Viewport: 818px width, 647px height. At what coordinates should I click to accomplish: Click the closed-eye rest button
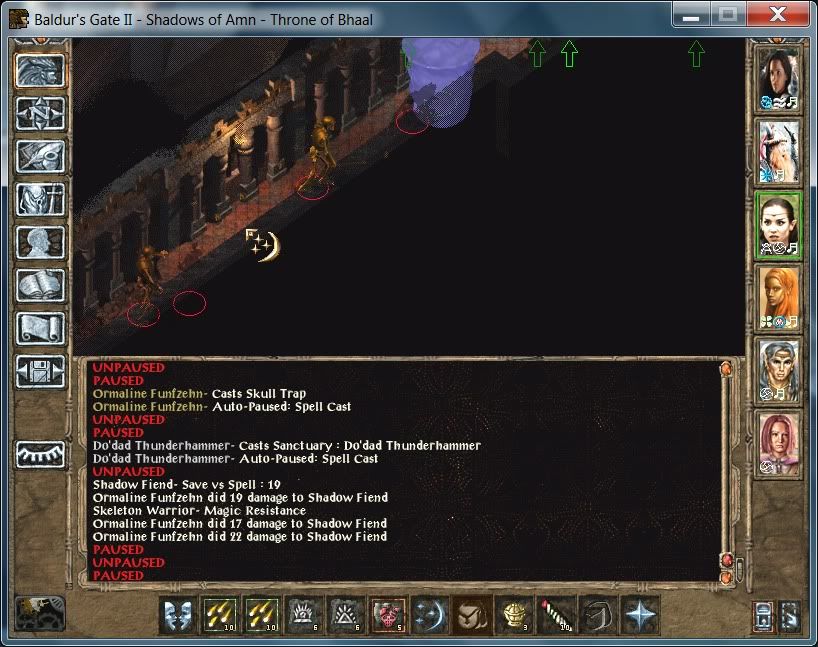coord(40,453)
